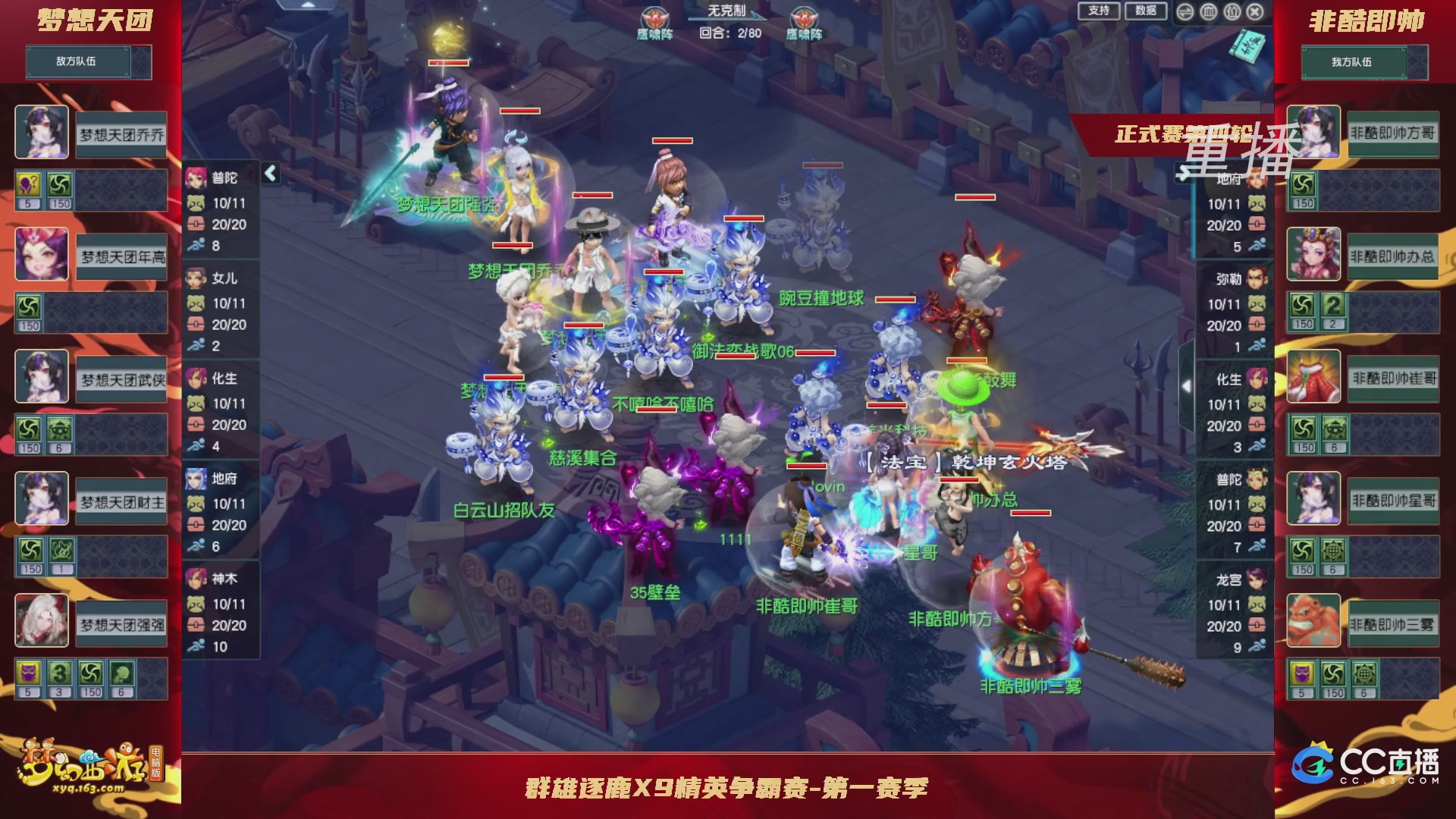Open the item bag icon in top toolbar
The width and height of the screenshot is (1456, 819).
(x=1232, y=12)
